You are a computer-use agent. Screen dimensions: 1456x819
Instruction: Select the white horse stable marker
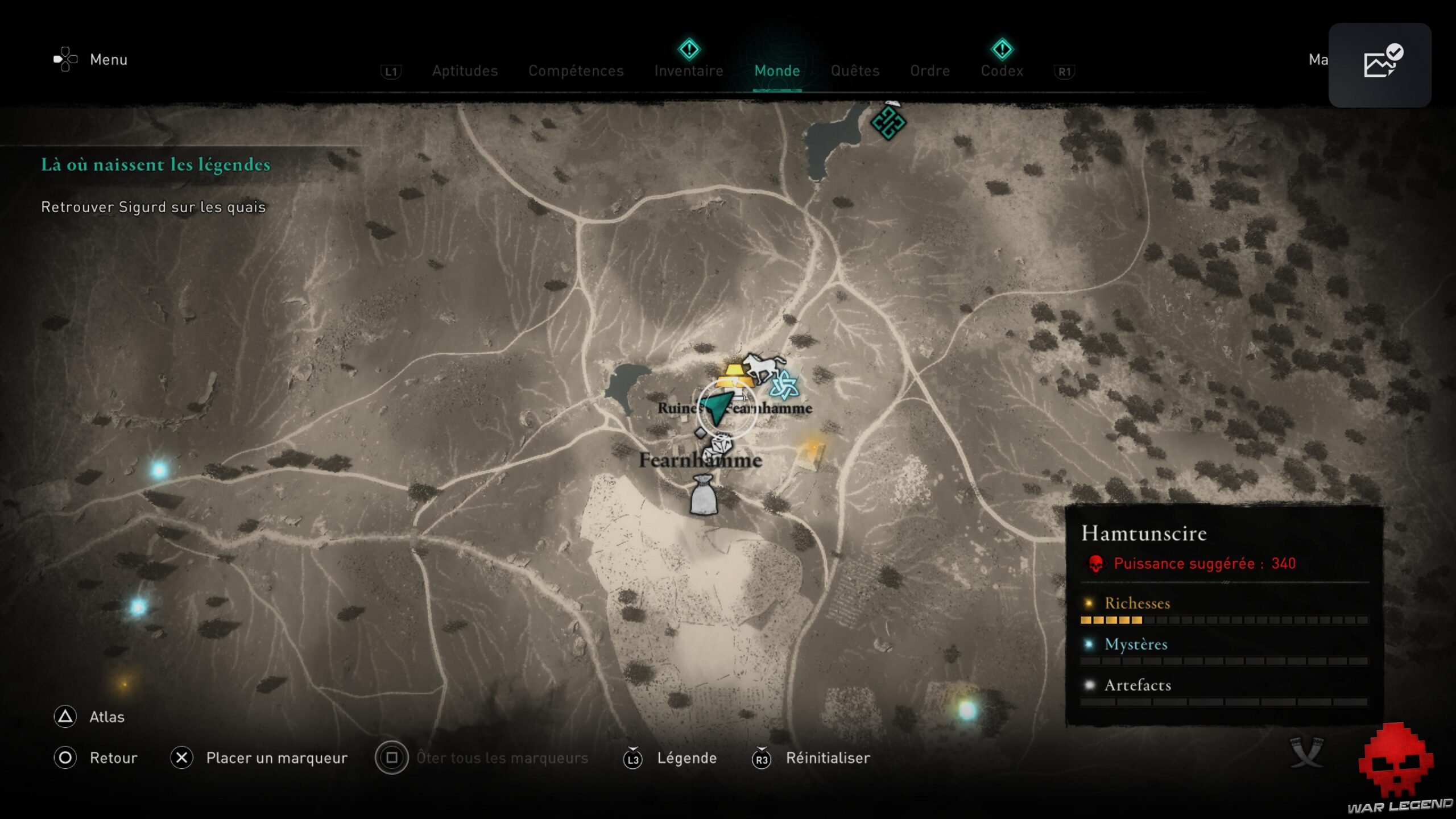[x=763, y=366]
